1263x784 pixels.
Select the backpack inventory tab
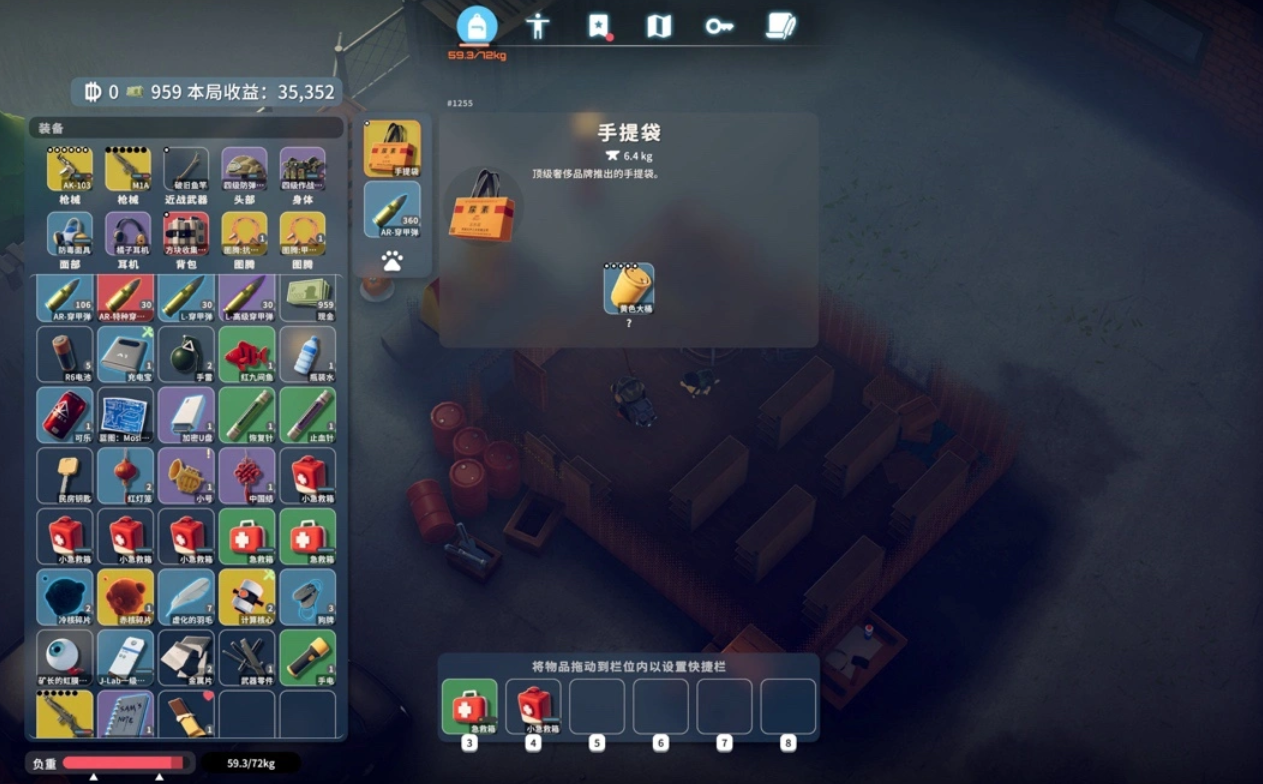477,26
